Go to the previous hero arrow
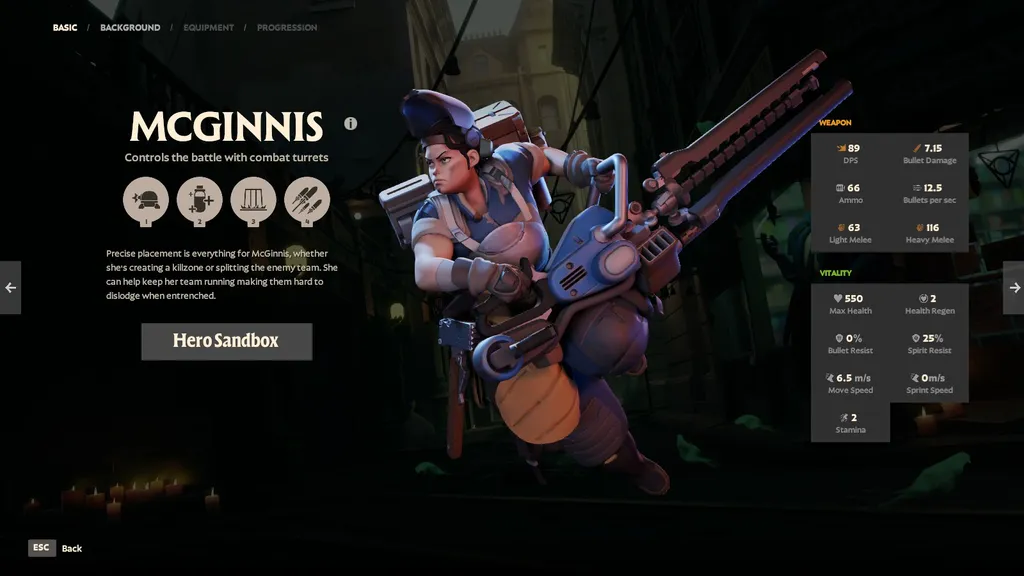The width and height of the screenshot is (1024, 576). pos(10,288)
